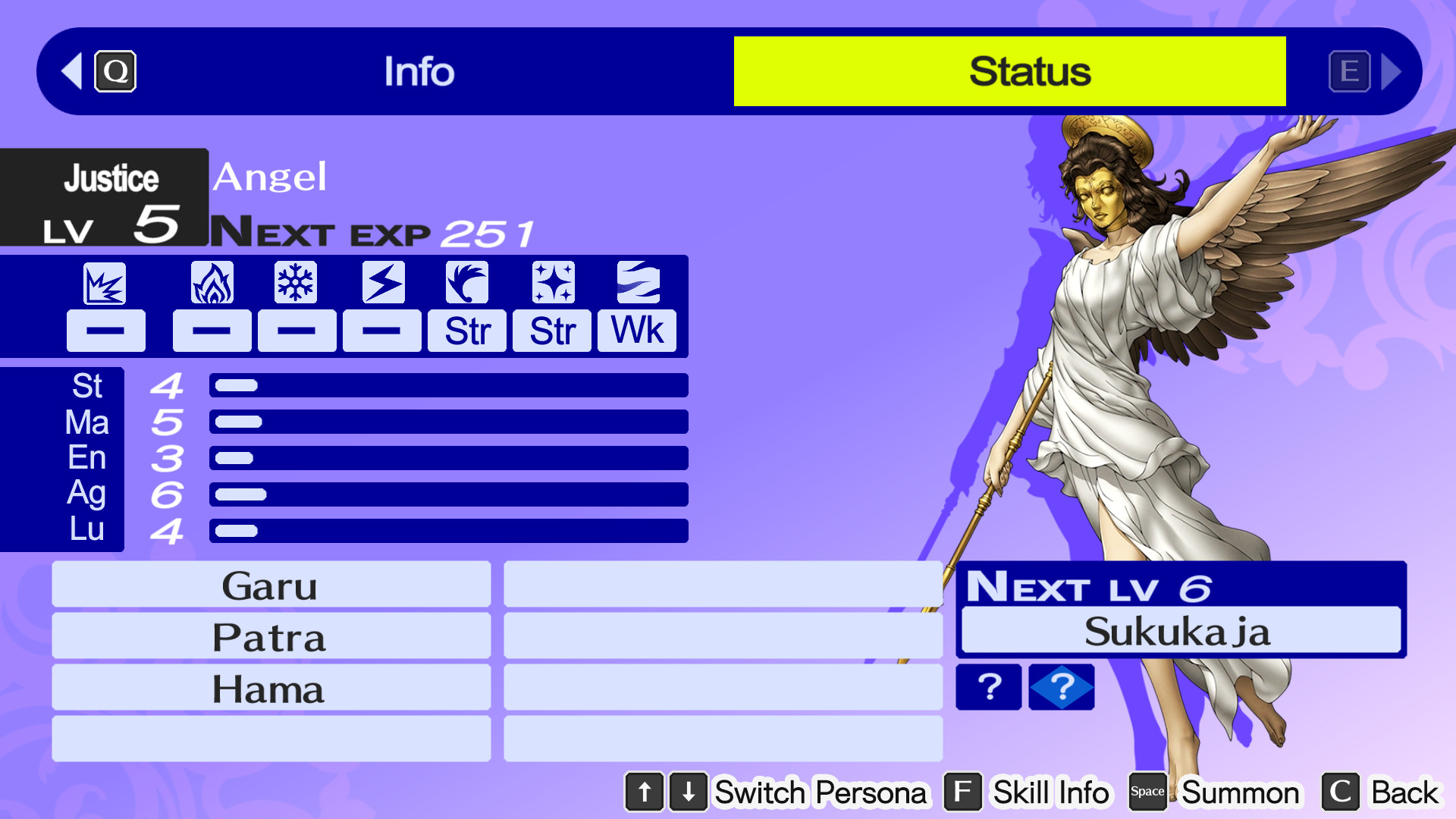Click the left Q arrow to switch tabs
Viewport: 1456px width, 819px height.
coord(71,71)
